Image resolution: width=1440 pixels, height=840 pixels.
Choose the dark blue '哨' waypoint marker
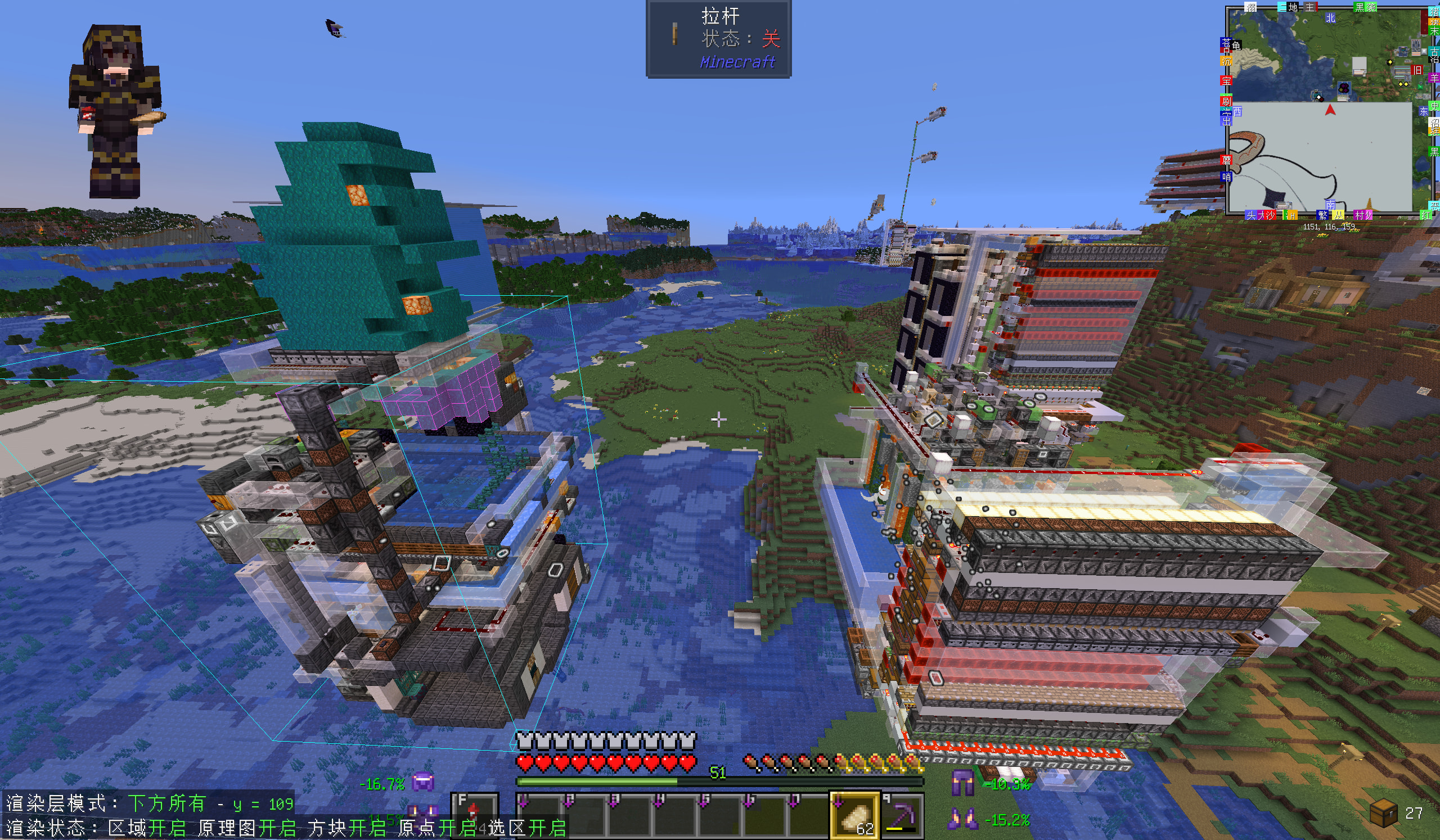click(1226, 177)
